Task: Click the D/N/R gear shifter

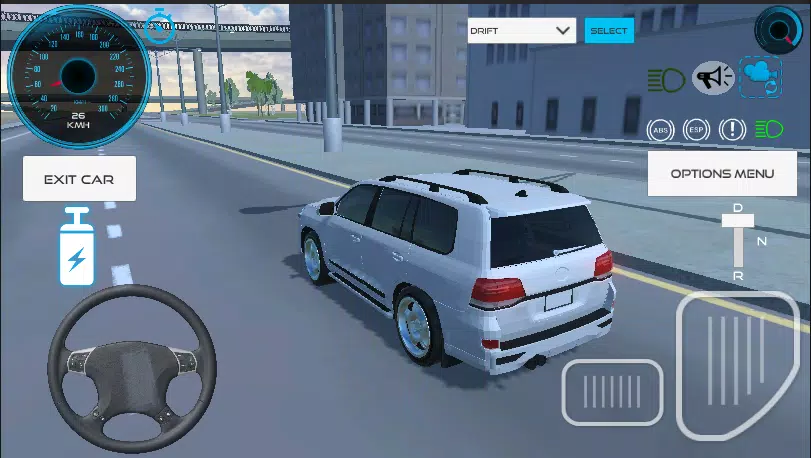Action: click(x=738, y=241)
